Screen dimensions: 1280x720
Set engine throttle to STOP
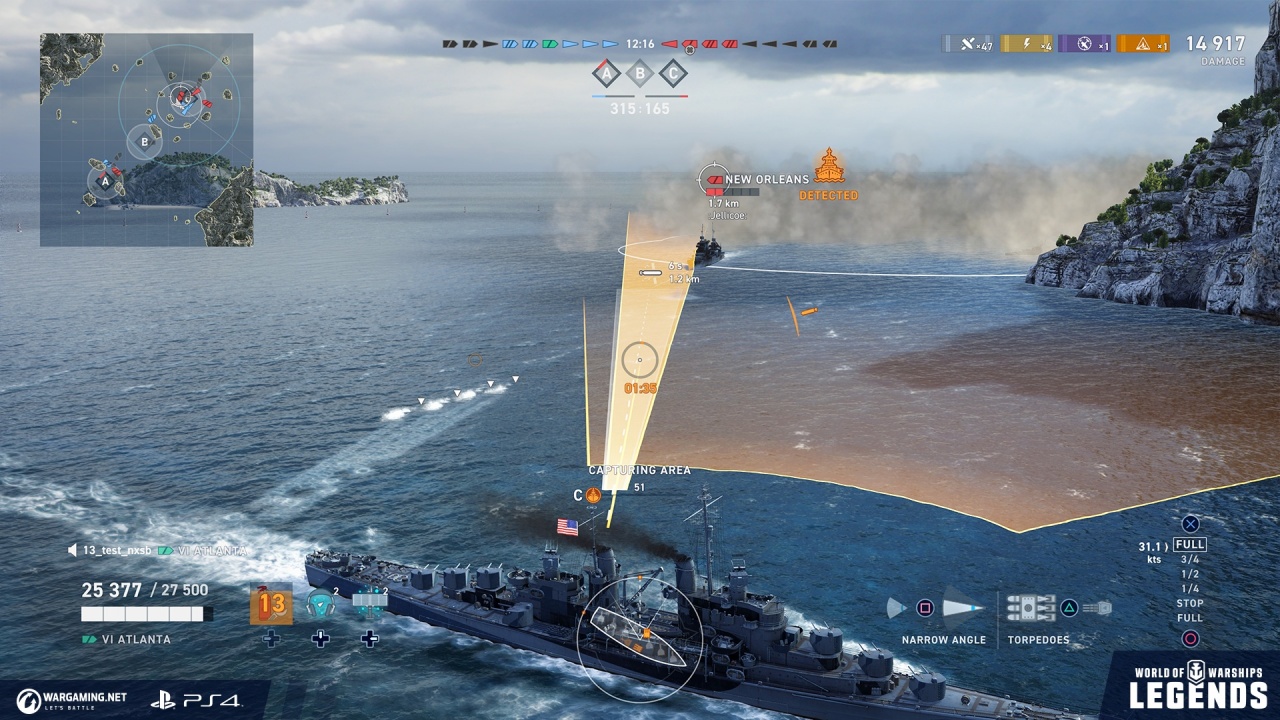coord(1190,603)
